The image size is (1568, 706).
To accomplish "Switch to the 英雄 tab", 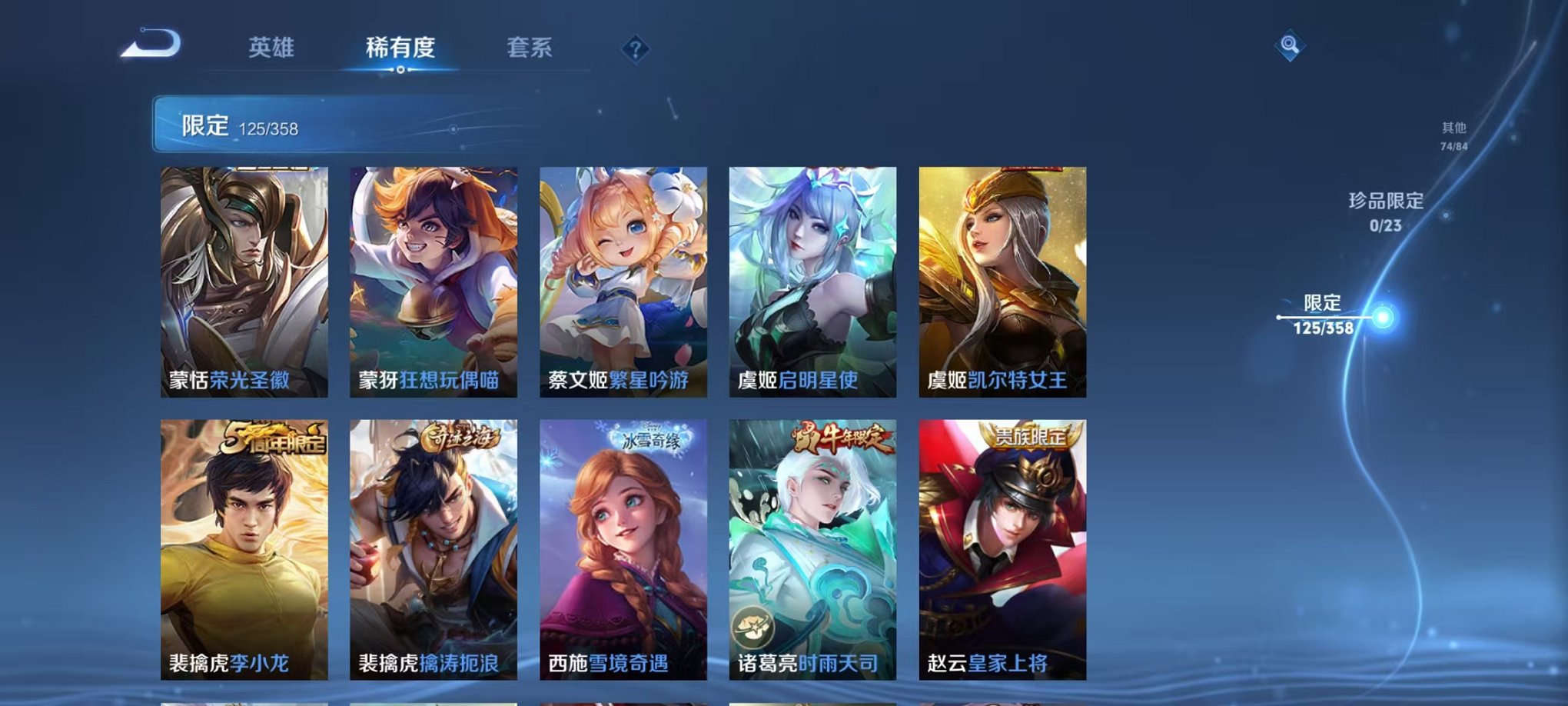I will click(273, 46).
